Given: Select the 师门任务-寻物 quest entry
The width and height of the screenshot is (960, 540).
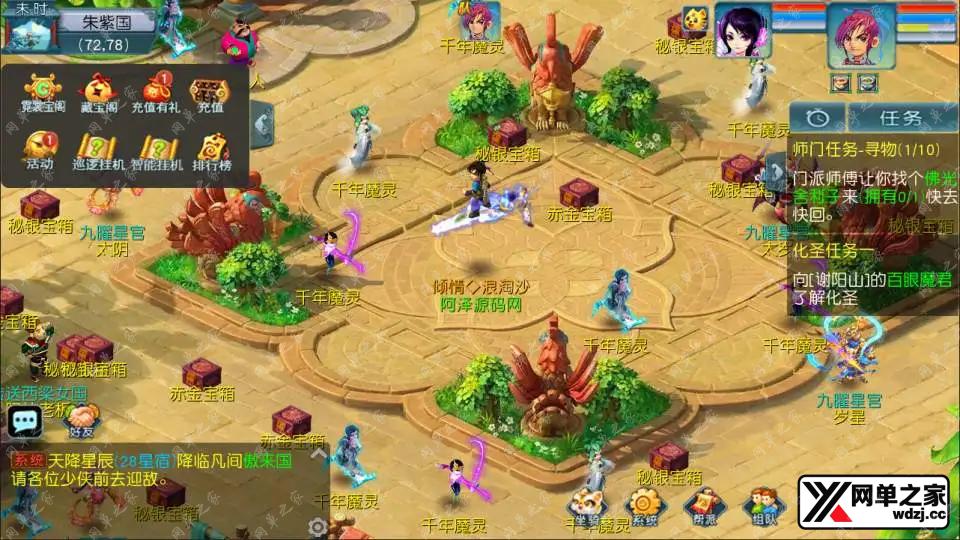Looking at the screenshot, I should (x=866, y=148).
